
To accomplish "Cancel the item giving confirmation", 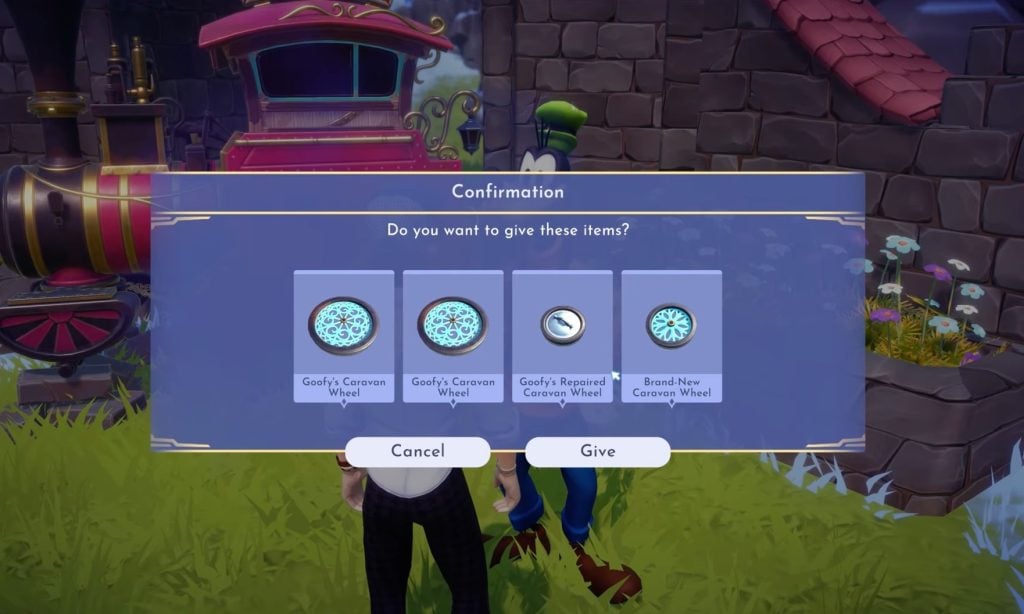I will coord(418,451).
